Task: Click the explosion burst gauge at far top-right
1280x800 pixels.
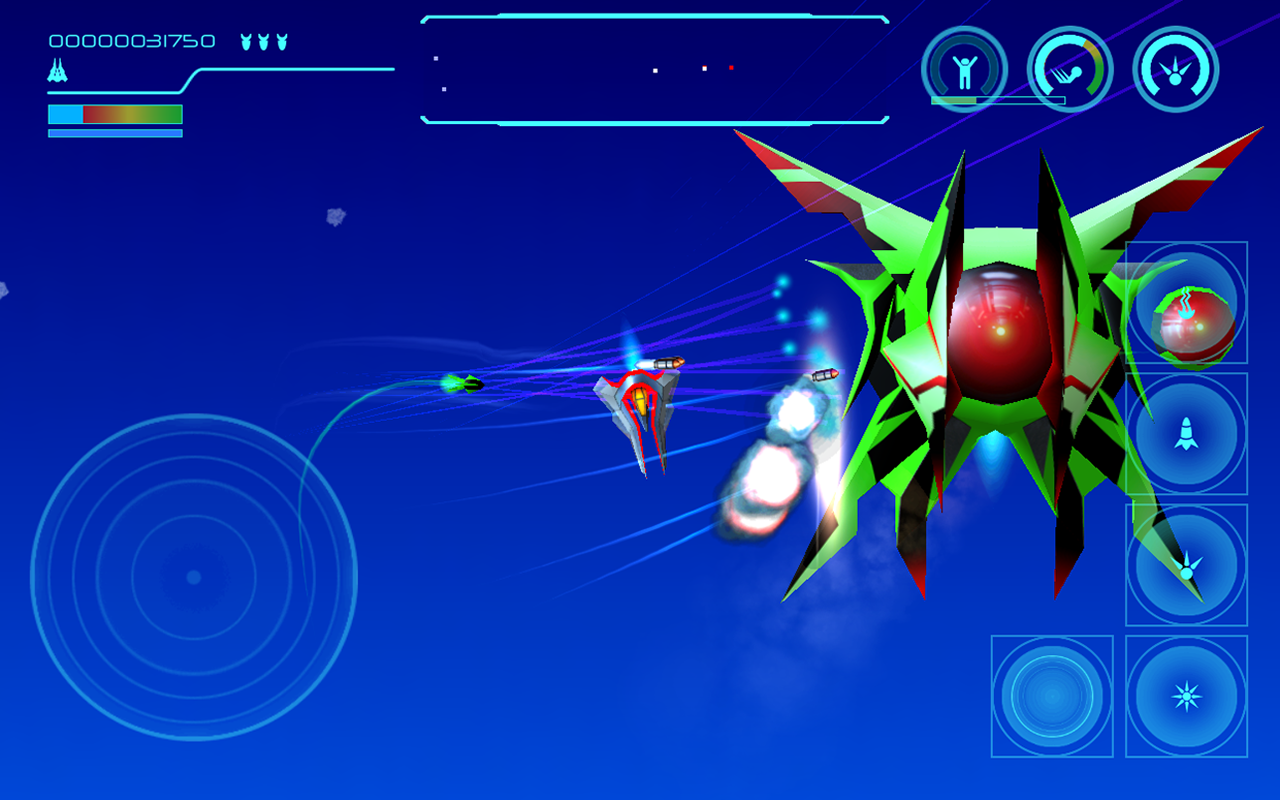Action: click(1176, 68)
